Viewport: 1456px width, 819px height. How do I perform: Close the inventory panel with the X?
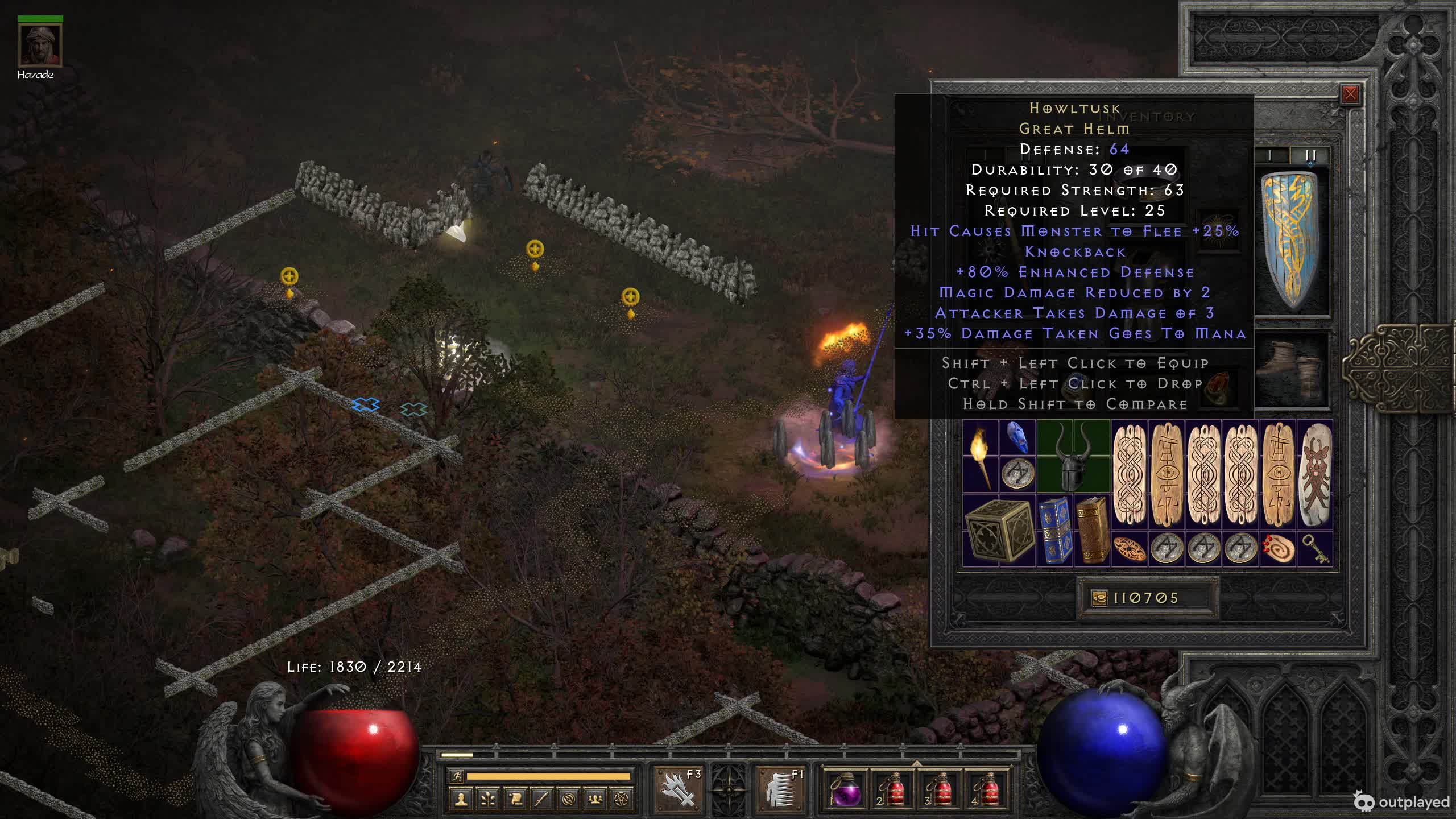pos(1350,94)
